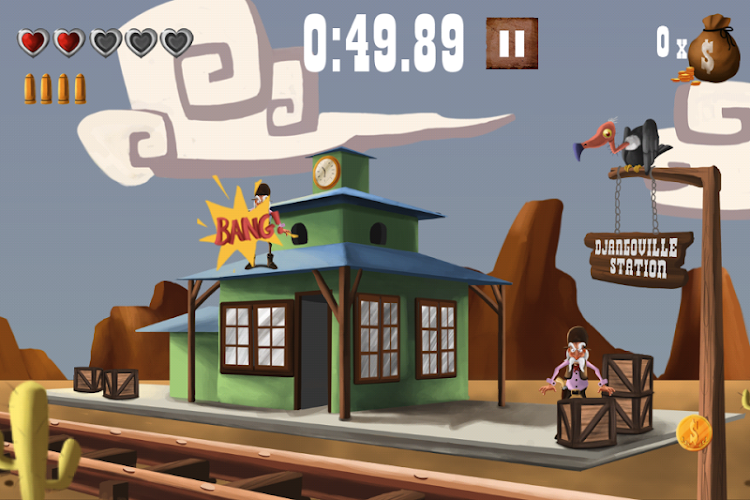Pause the game with the wooden pause button
This screenshot has height=500, width=750.
point(511,43)
